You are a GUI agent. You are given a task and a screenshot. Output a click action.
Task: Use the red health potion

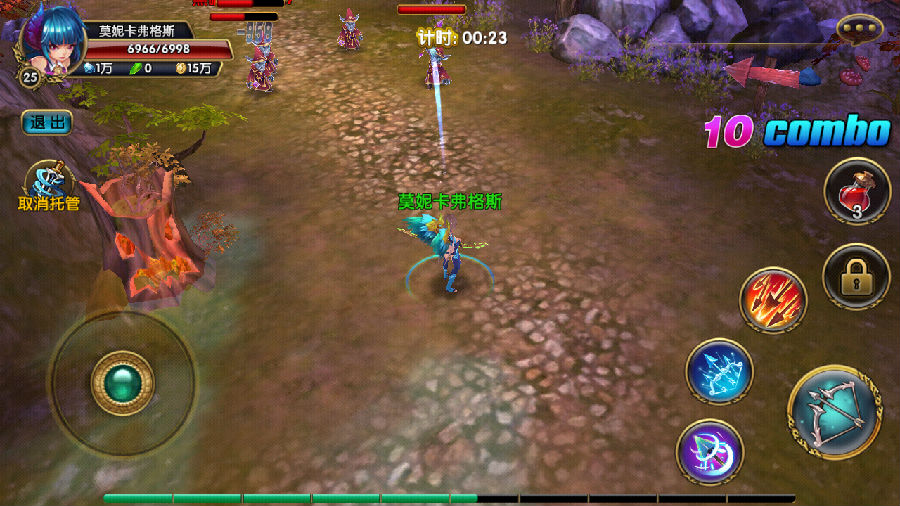pyautogui.click(x=856, y=191)
